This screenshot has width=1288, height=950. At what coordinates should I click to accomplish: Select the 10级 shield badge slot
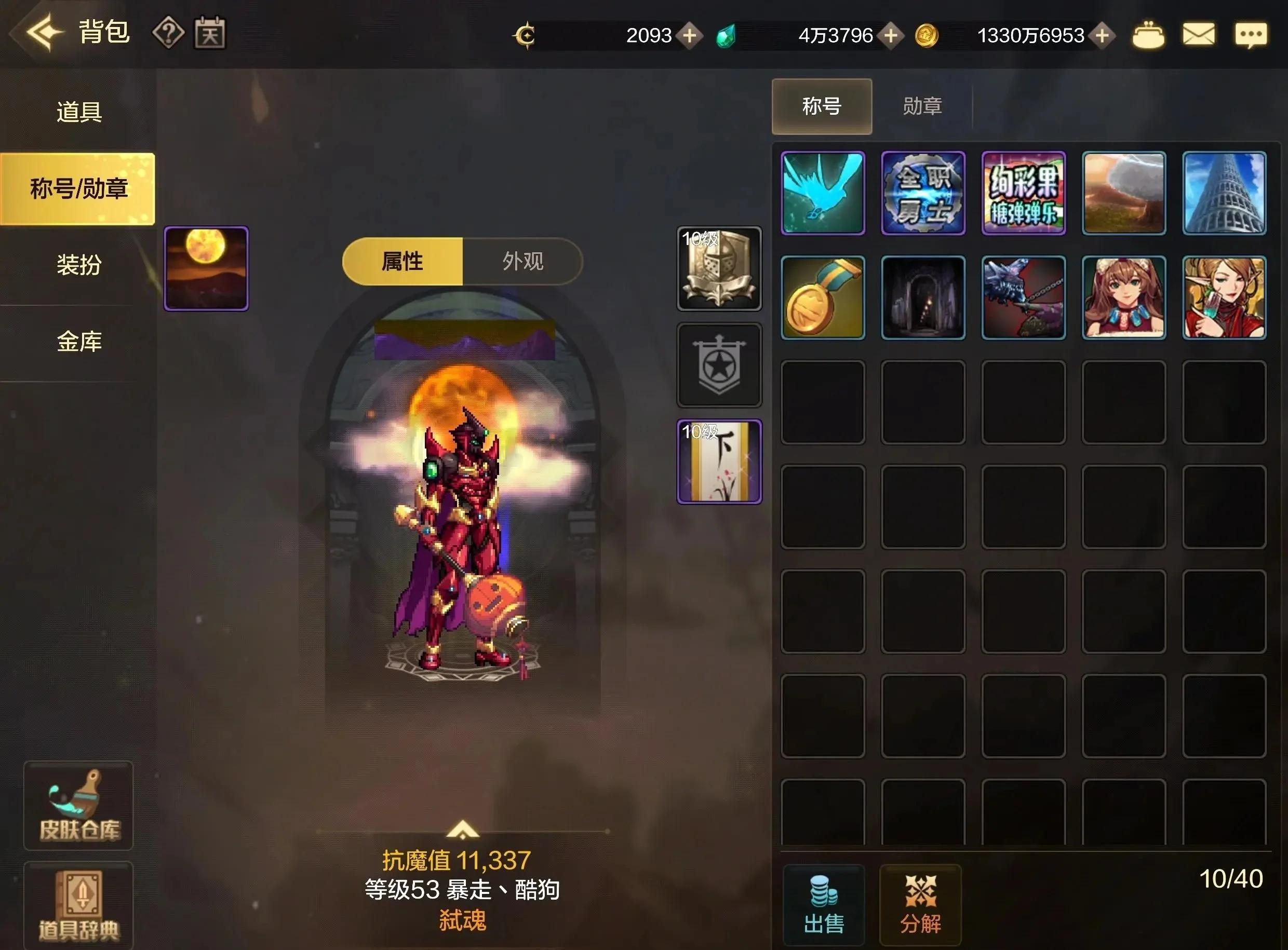pos(720,267)
